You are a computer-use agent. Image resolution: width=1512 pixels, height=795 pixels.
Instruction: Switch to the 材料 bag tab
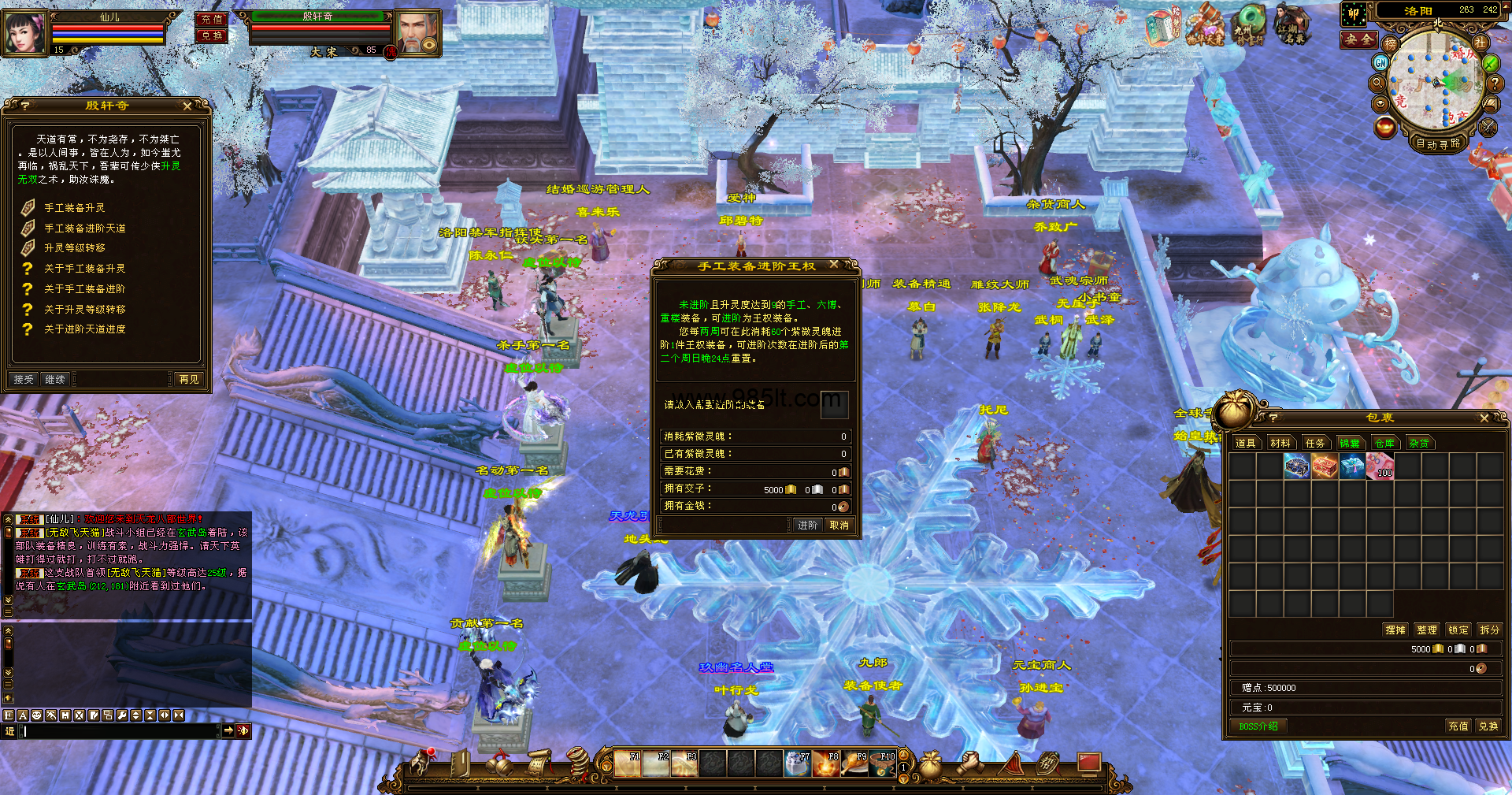[1280, 444]
